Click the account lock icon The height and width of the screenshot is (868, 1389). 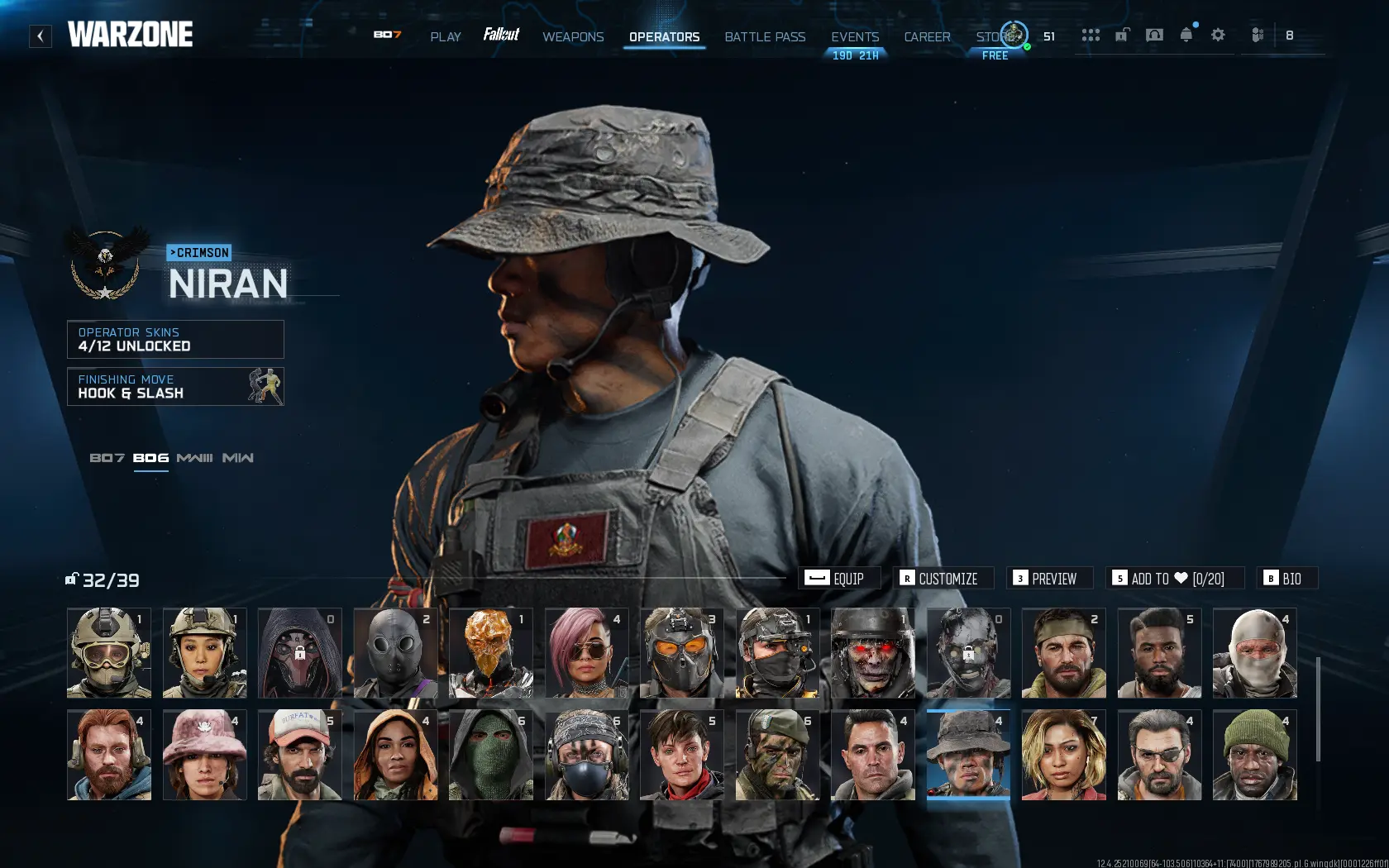click(1121, 35)
